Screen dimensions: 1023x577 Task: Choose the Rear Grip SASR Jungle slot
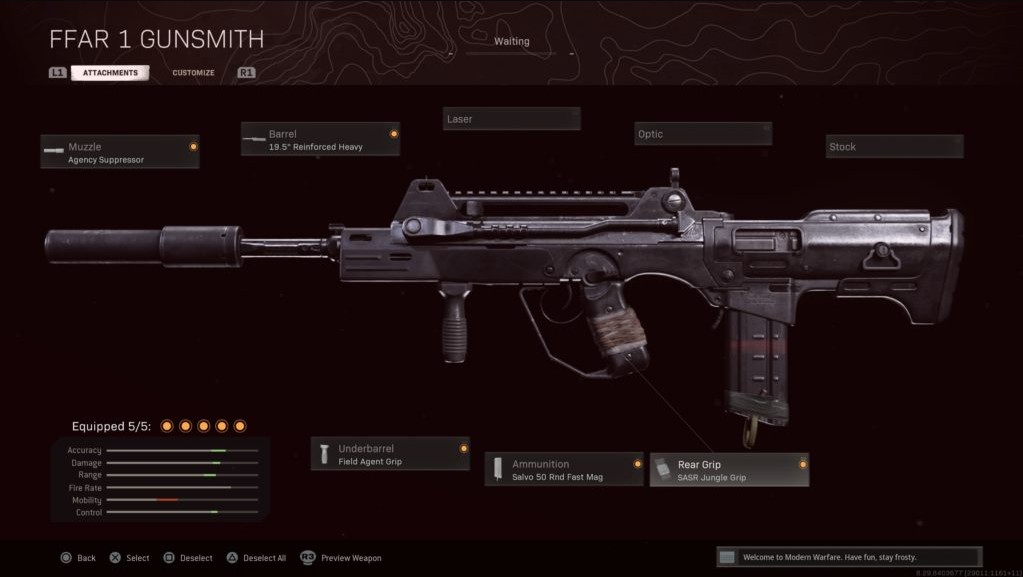(729, 469)
